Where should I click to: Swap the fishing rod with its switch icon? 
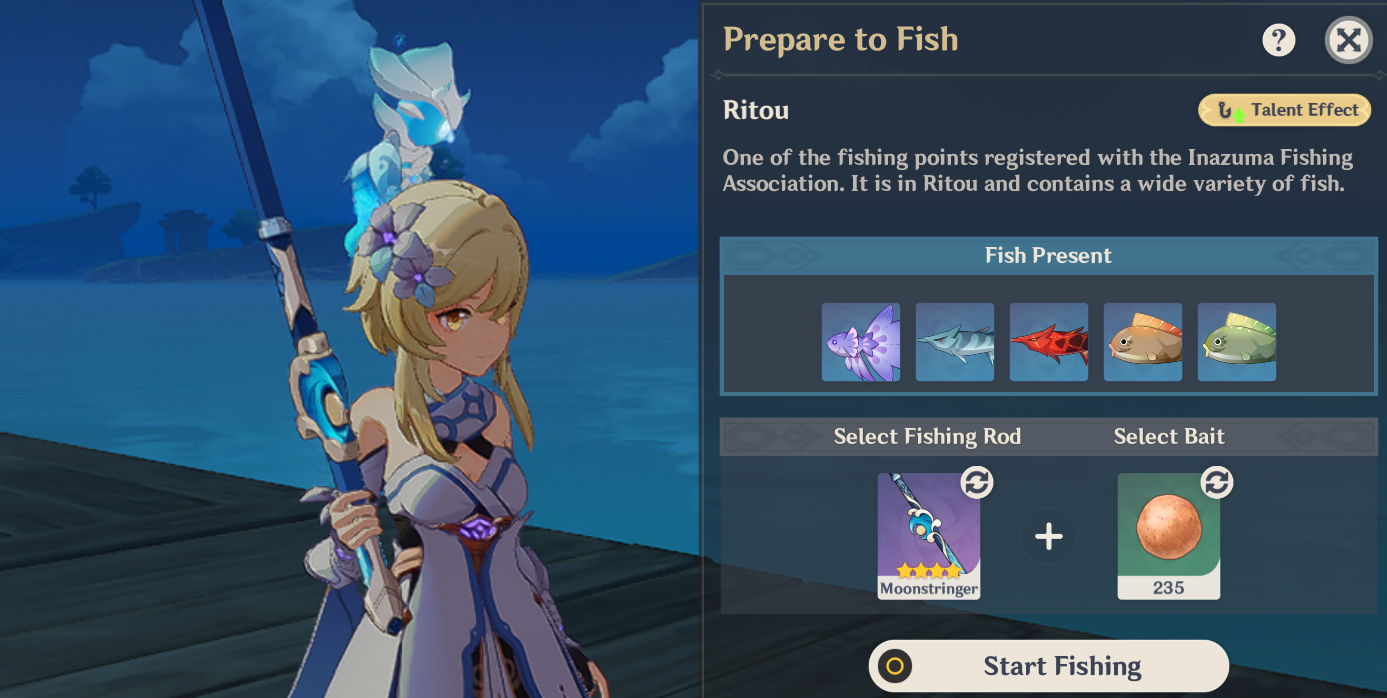click(x=976, y=483)
